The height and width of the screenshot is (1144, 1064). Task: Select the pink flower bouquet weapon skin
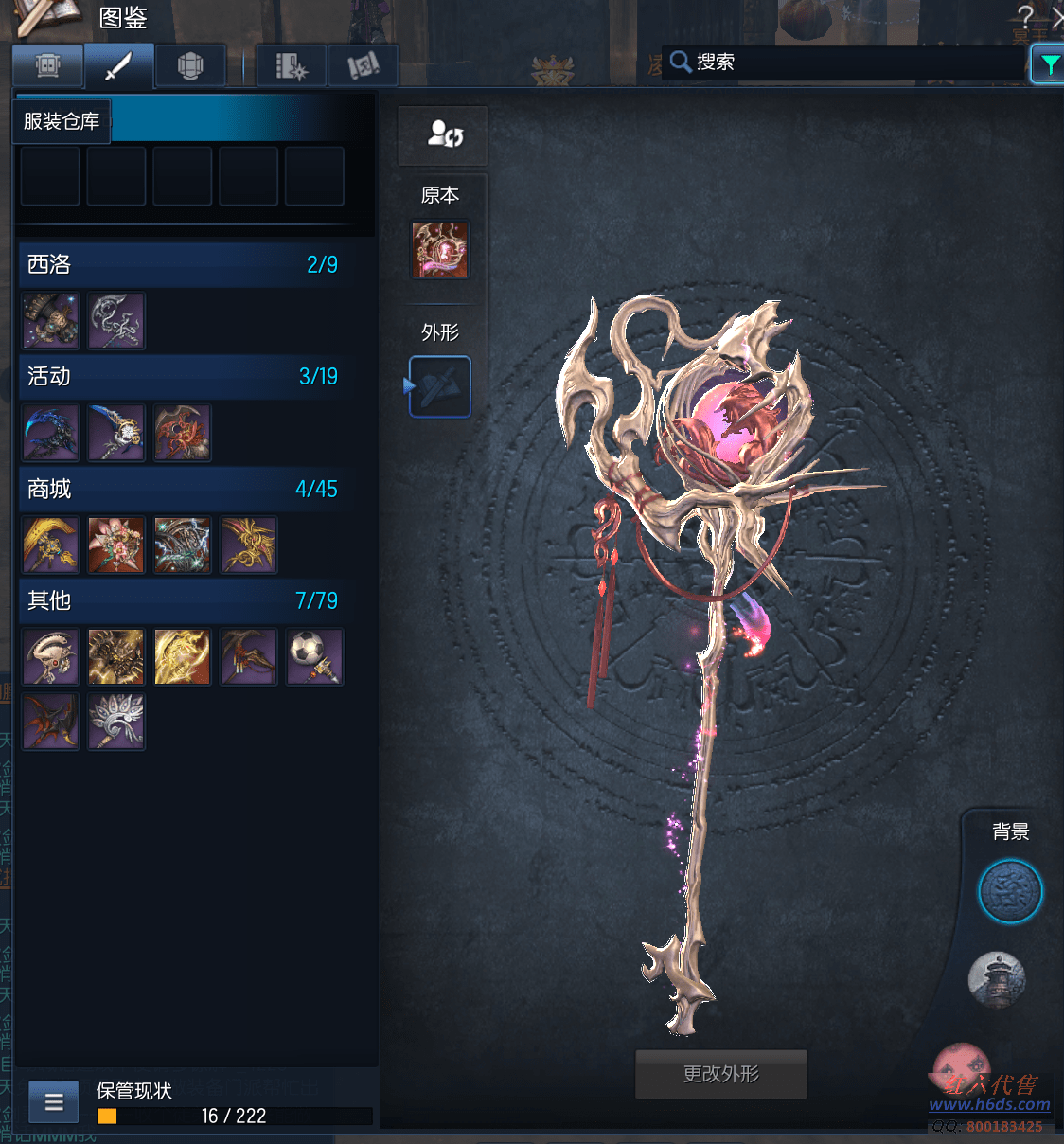[116, 545]
